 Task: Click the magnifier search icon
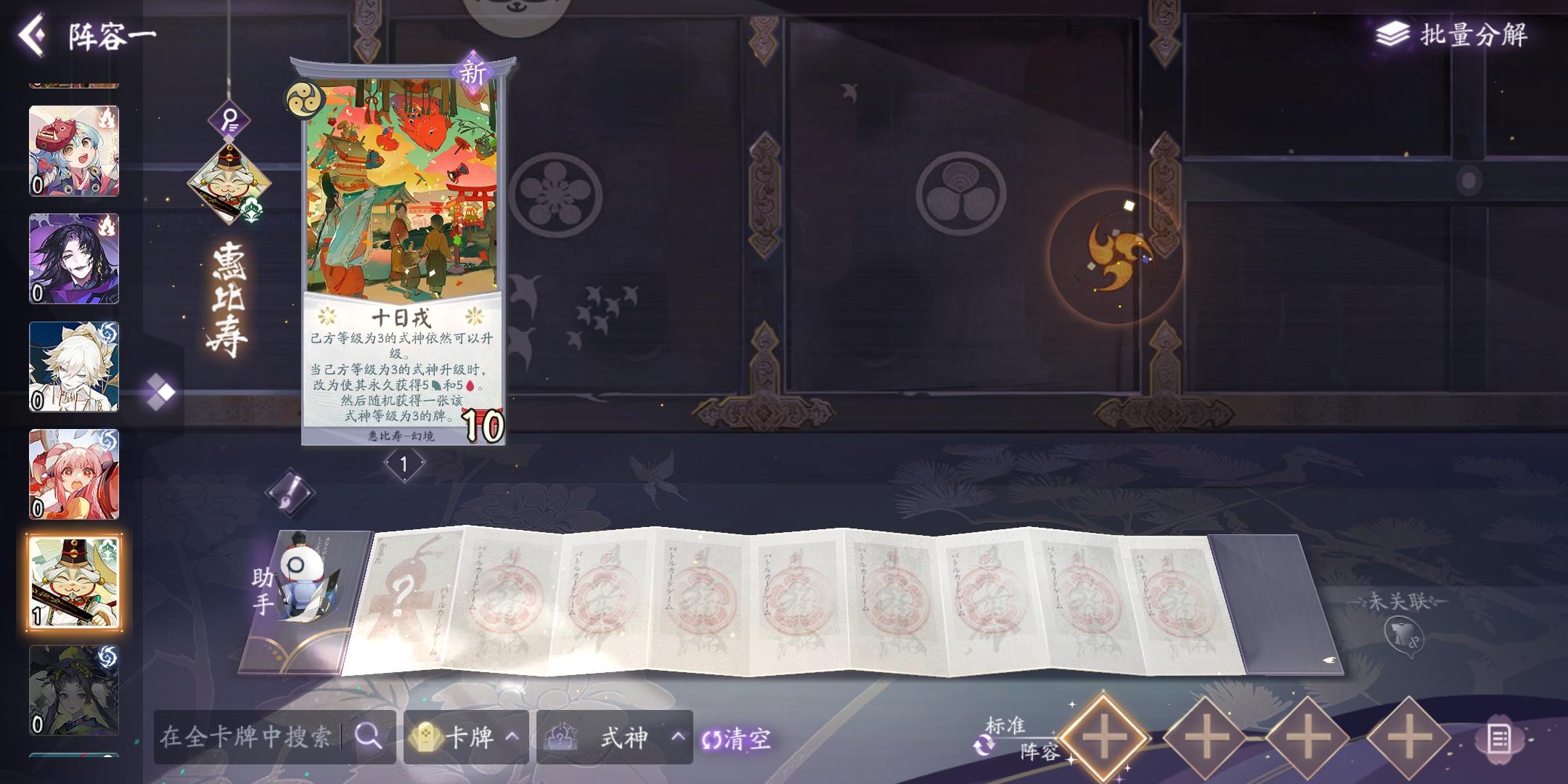[370, 738]
